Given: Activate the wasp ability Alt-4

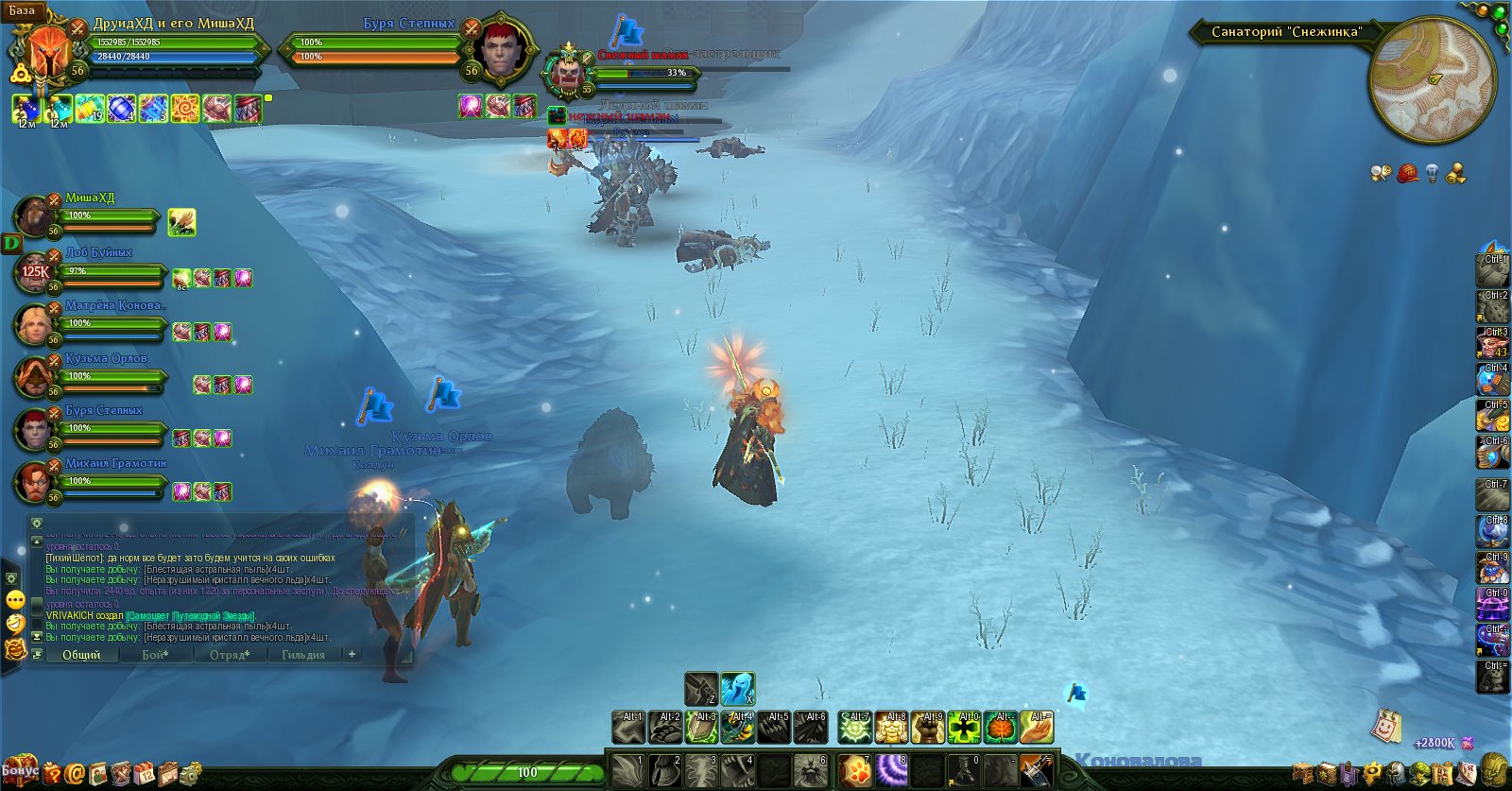Looking at the screenshot, I should 738,728.
